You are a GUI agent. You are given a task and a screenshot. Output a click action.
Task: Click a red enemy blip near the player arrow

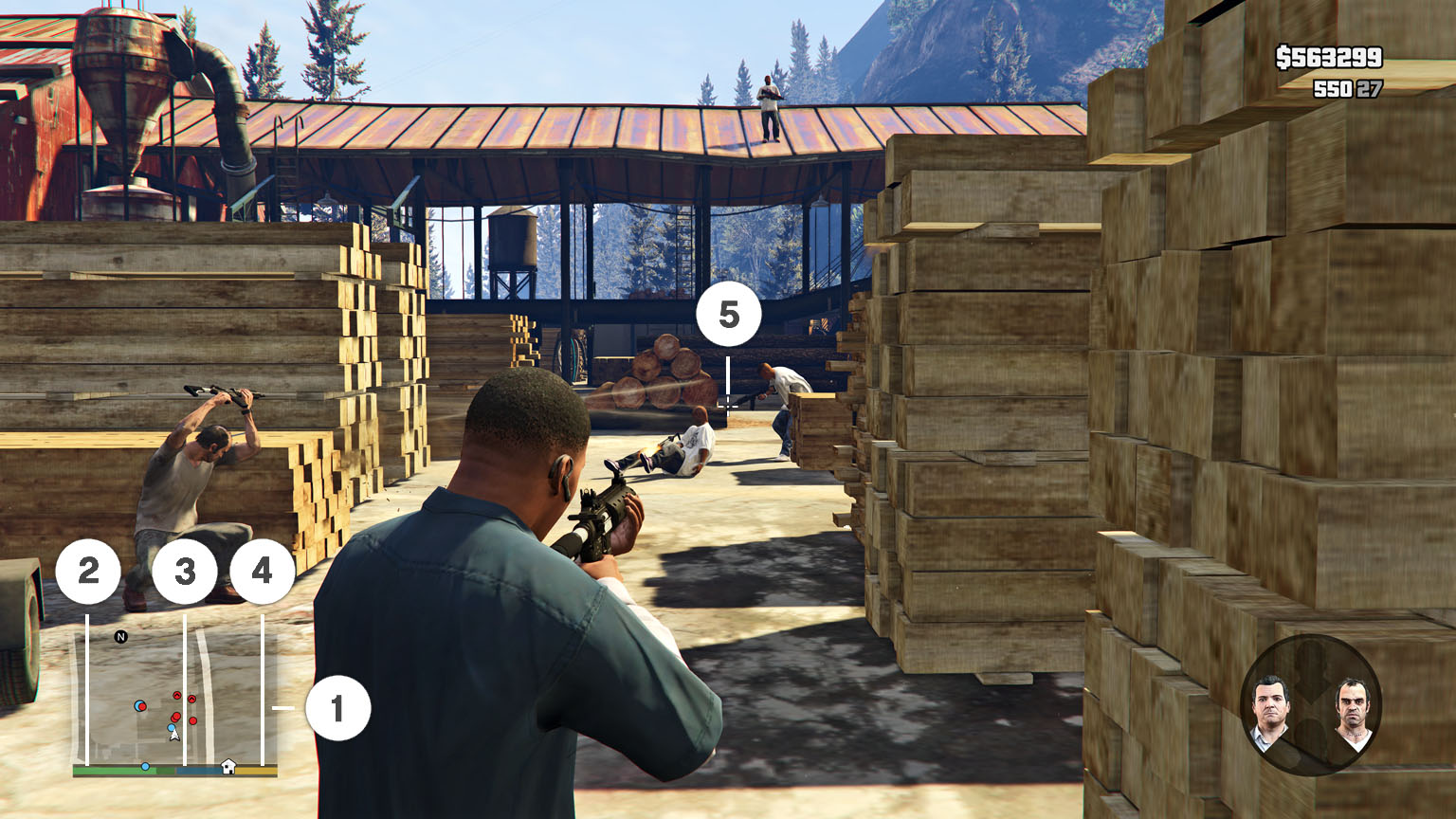pos(176,717)
